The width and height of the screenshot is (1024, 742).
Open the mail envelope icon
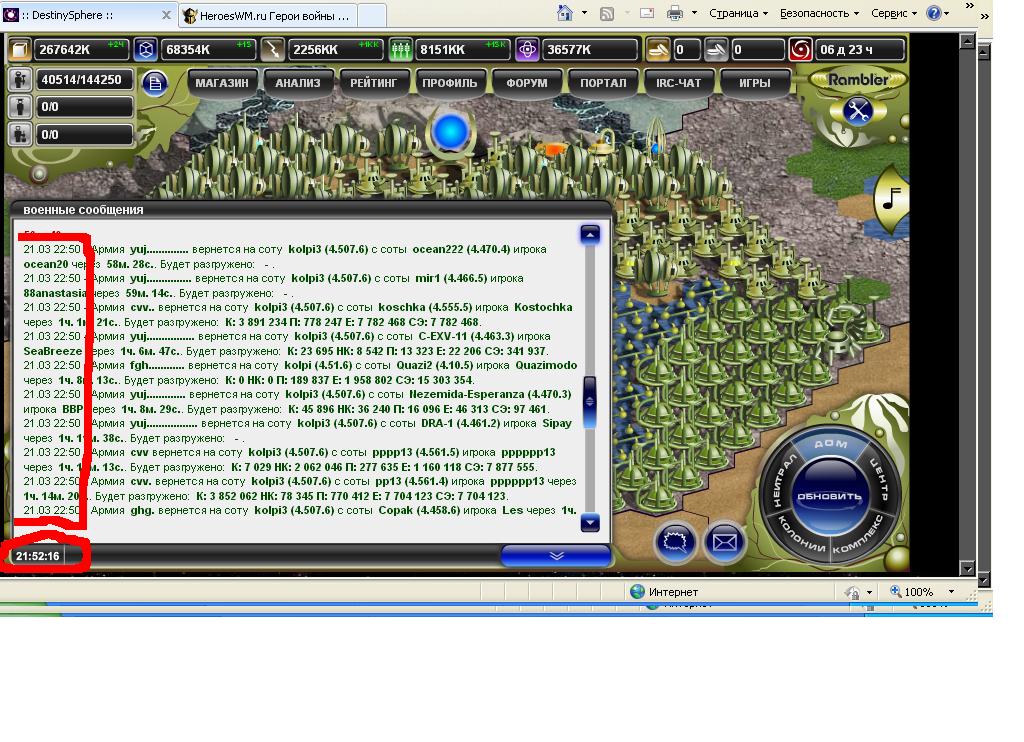(x=725, y=543)
